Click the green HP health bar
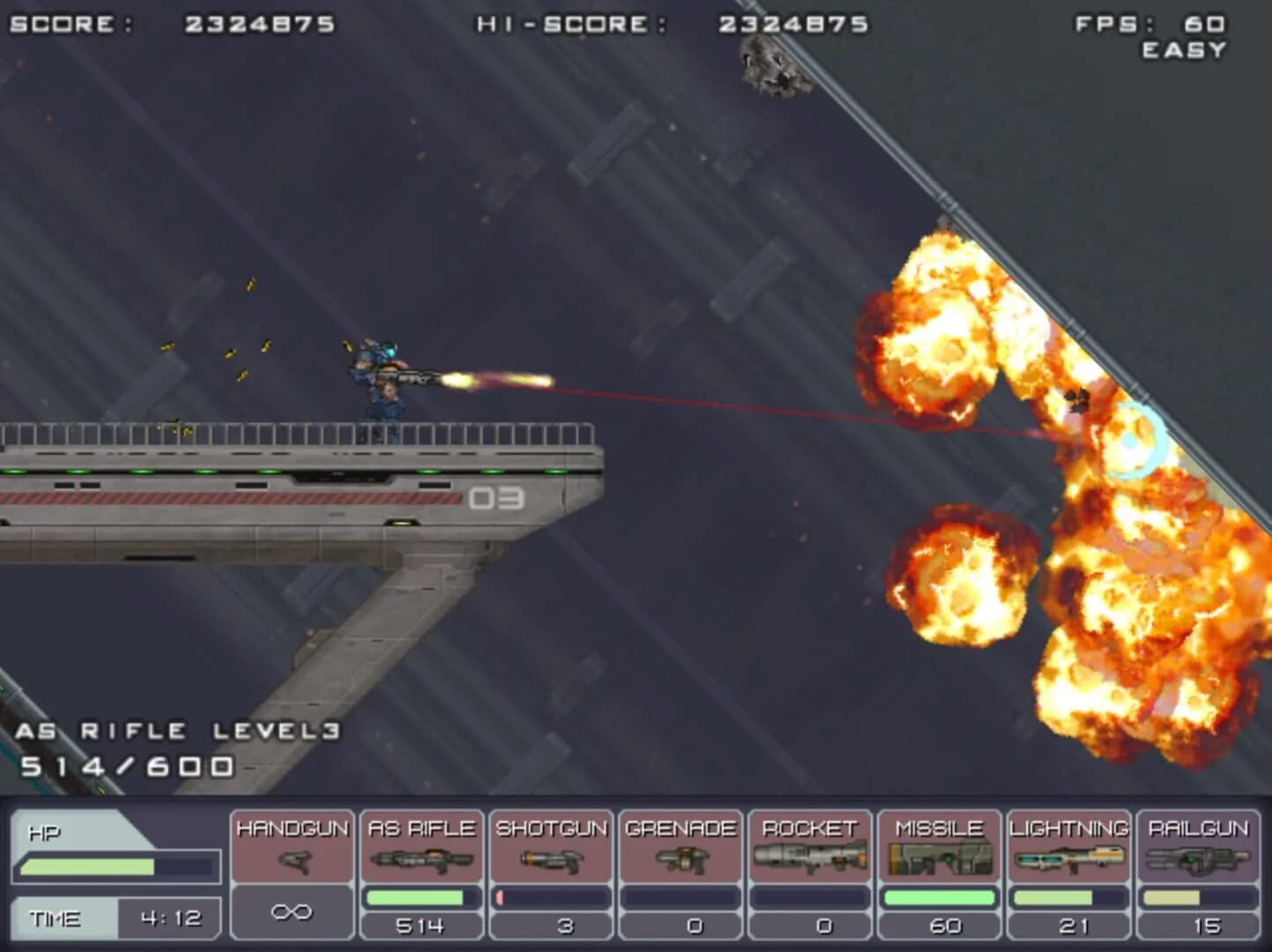This screenshot has width=1272, height=952. pos(88,865)
